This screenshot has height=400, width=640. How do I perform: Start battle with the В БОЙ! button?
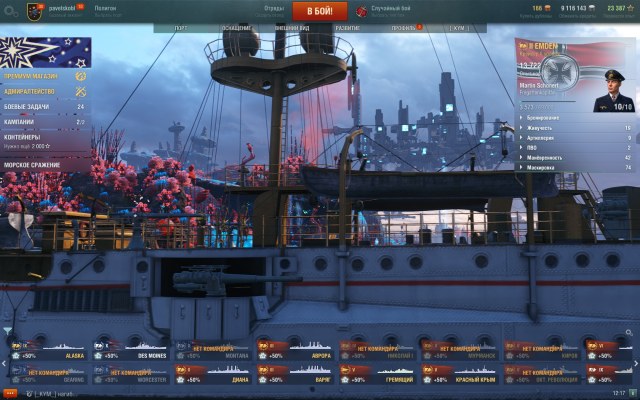(319, 11)
